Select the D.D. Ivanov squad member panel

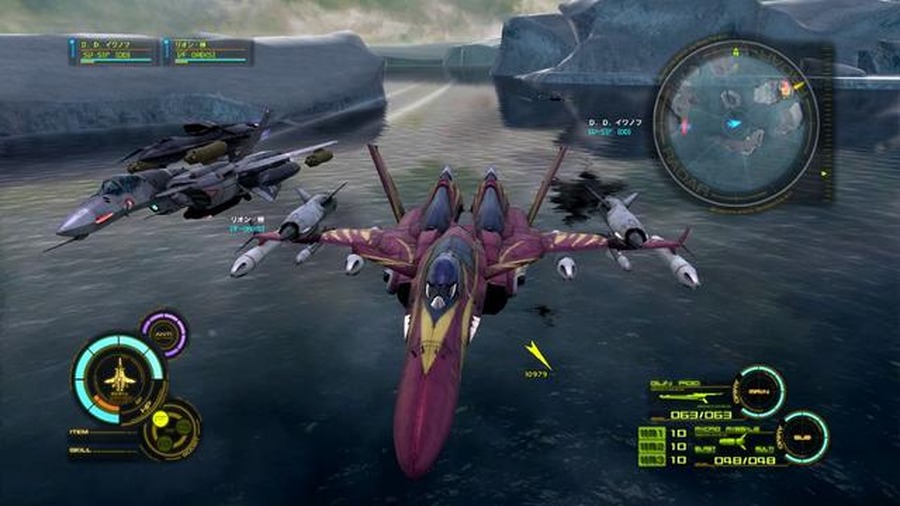[x=114, y=51]
